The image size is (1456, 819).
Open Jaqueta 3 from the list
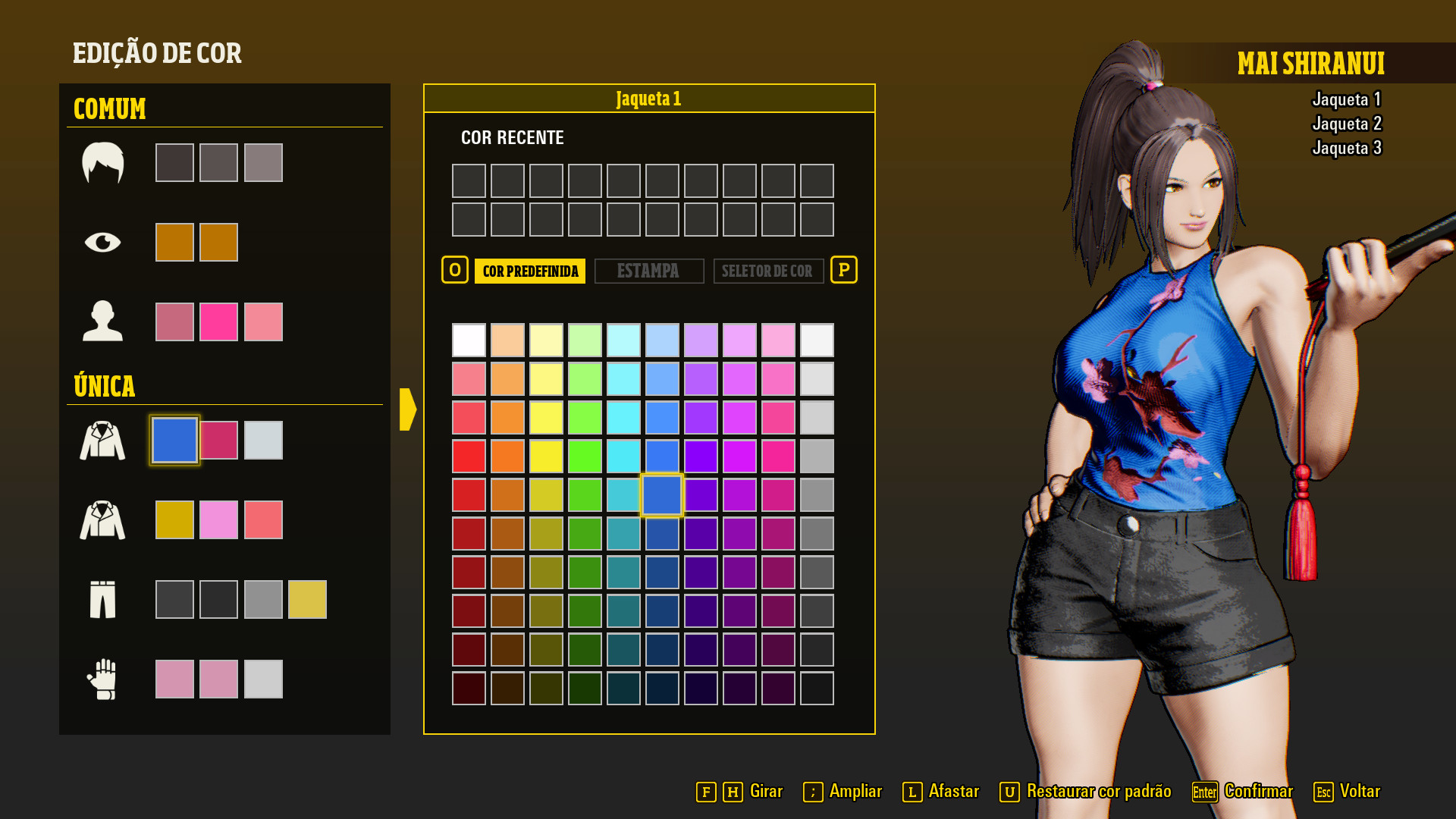pyautogui.click(x=1346, y=149)
